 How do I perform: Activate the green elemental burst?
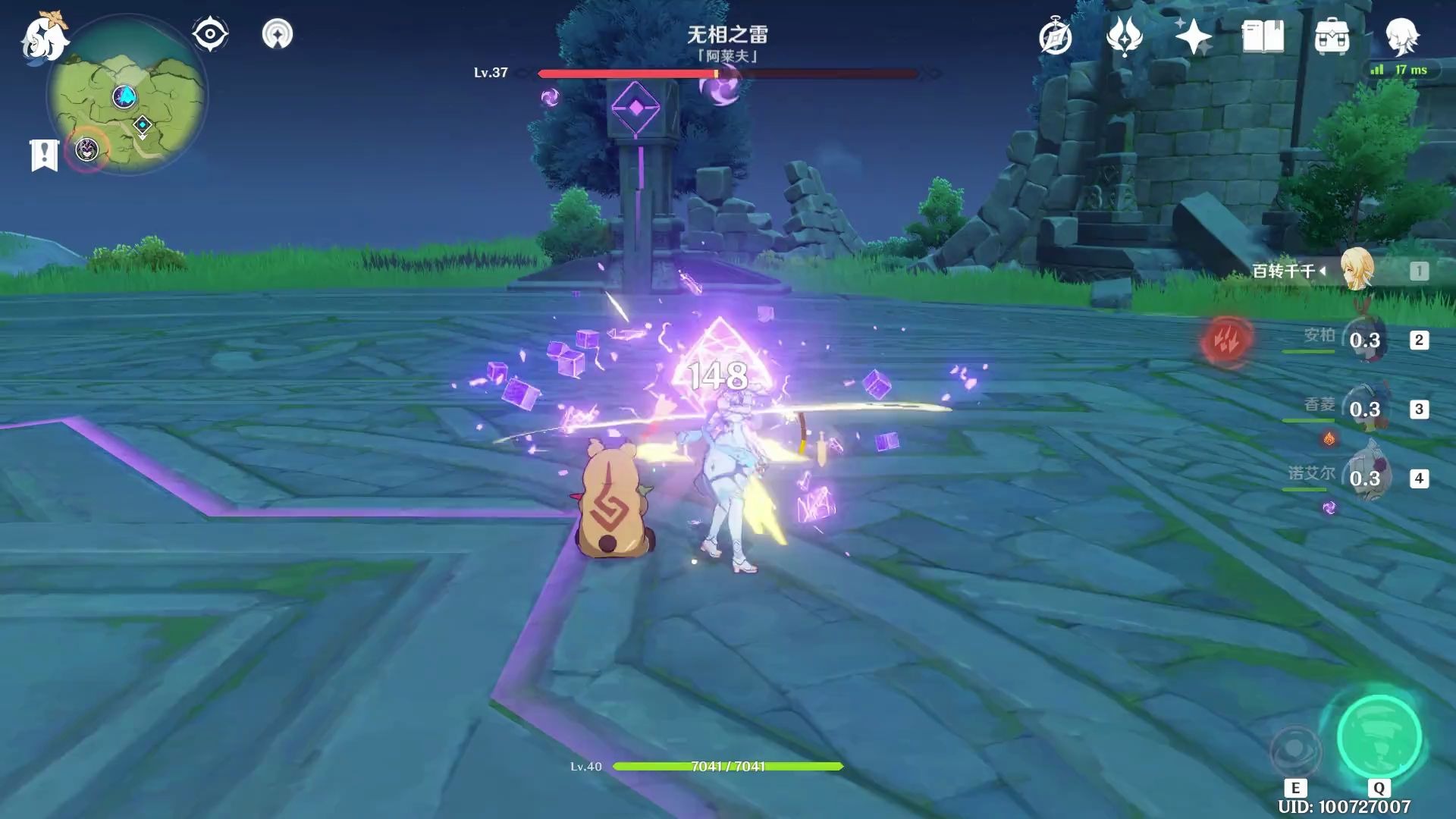(x=1379, y=737)
